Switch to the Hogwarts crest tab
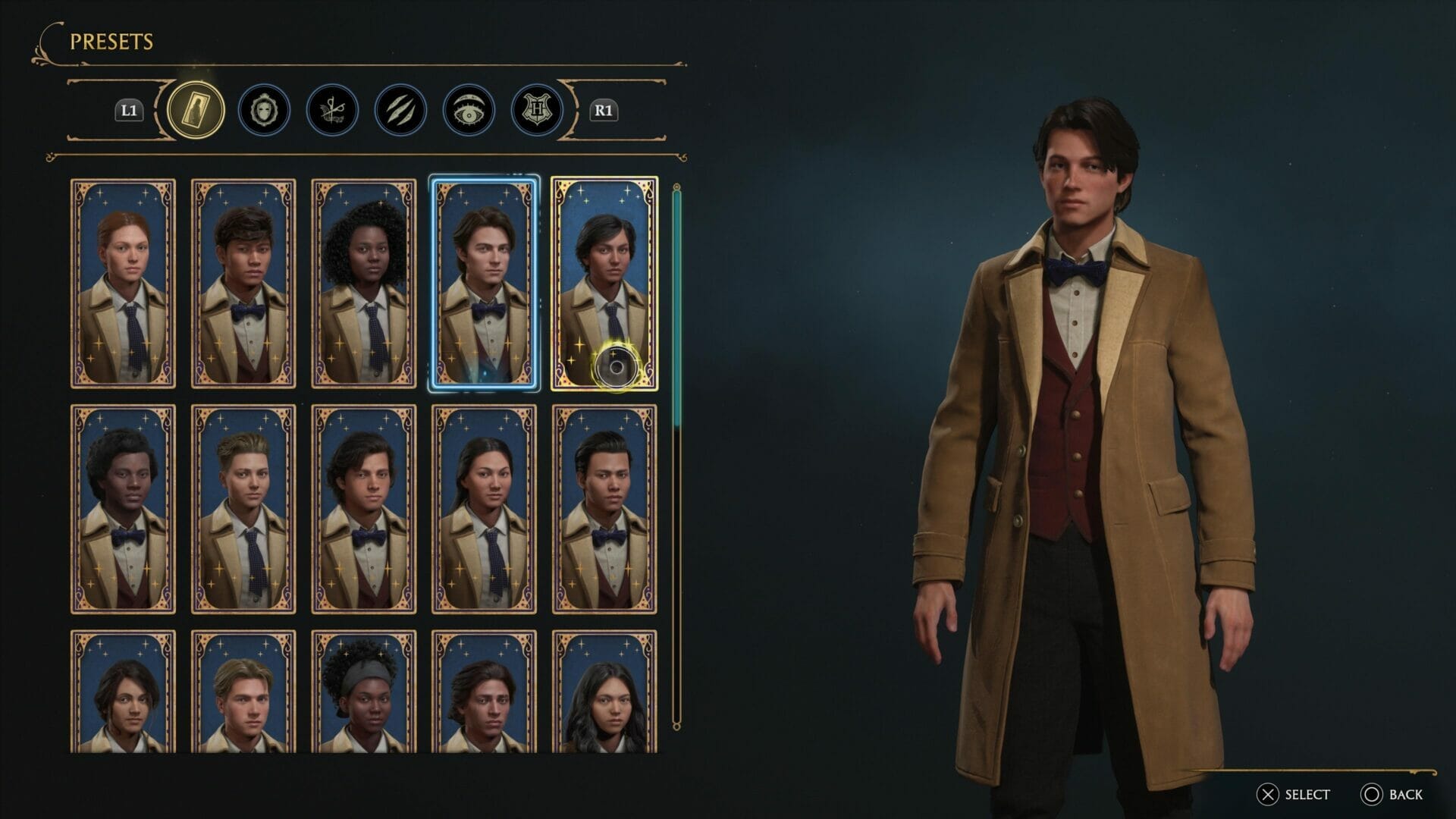The image size is (1456, 819). tap(537, 110)
